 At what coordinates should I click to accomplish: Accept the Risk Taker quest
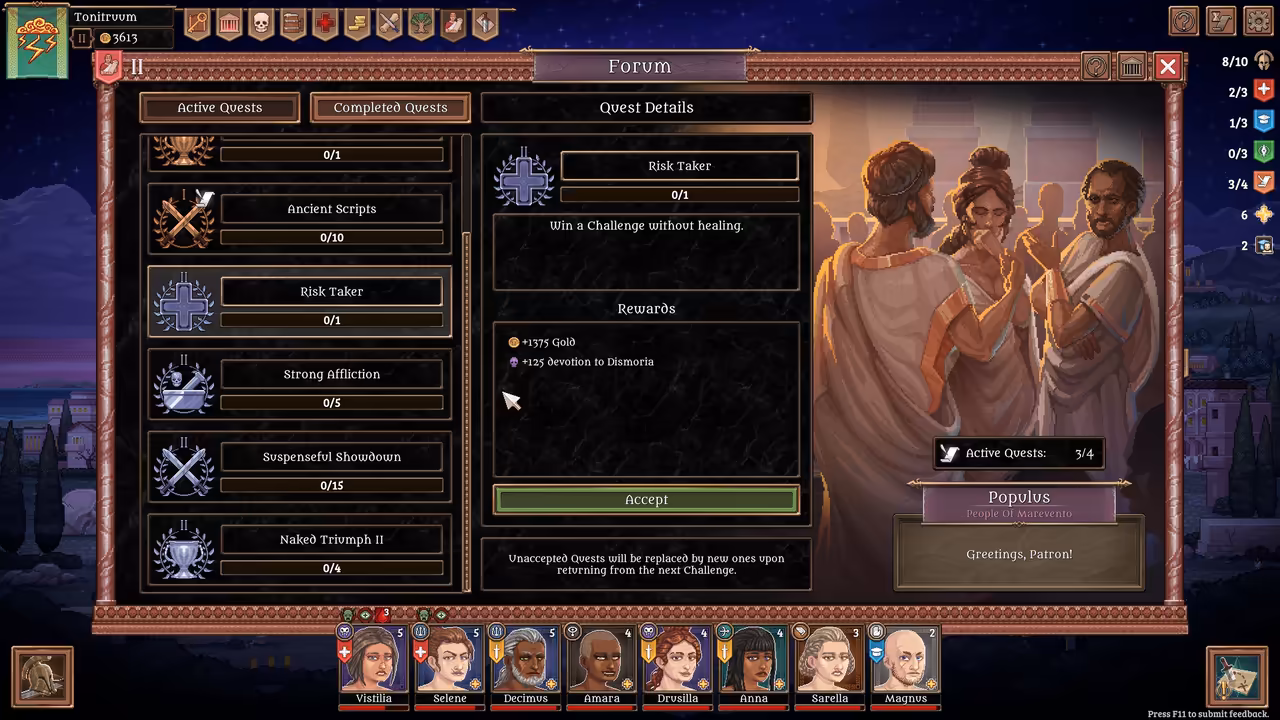tap(646, 500)
